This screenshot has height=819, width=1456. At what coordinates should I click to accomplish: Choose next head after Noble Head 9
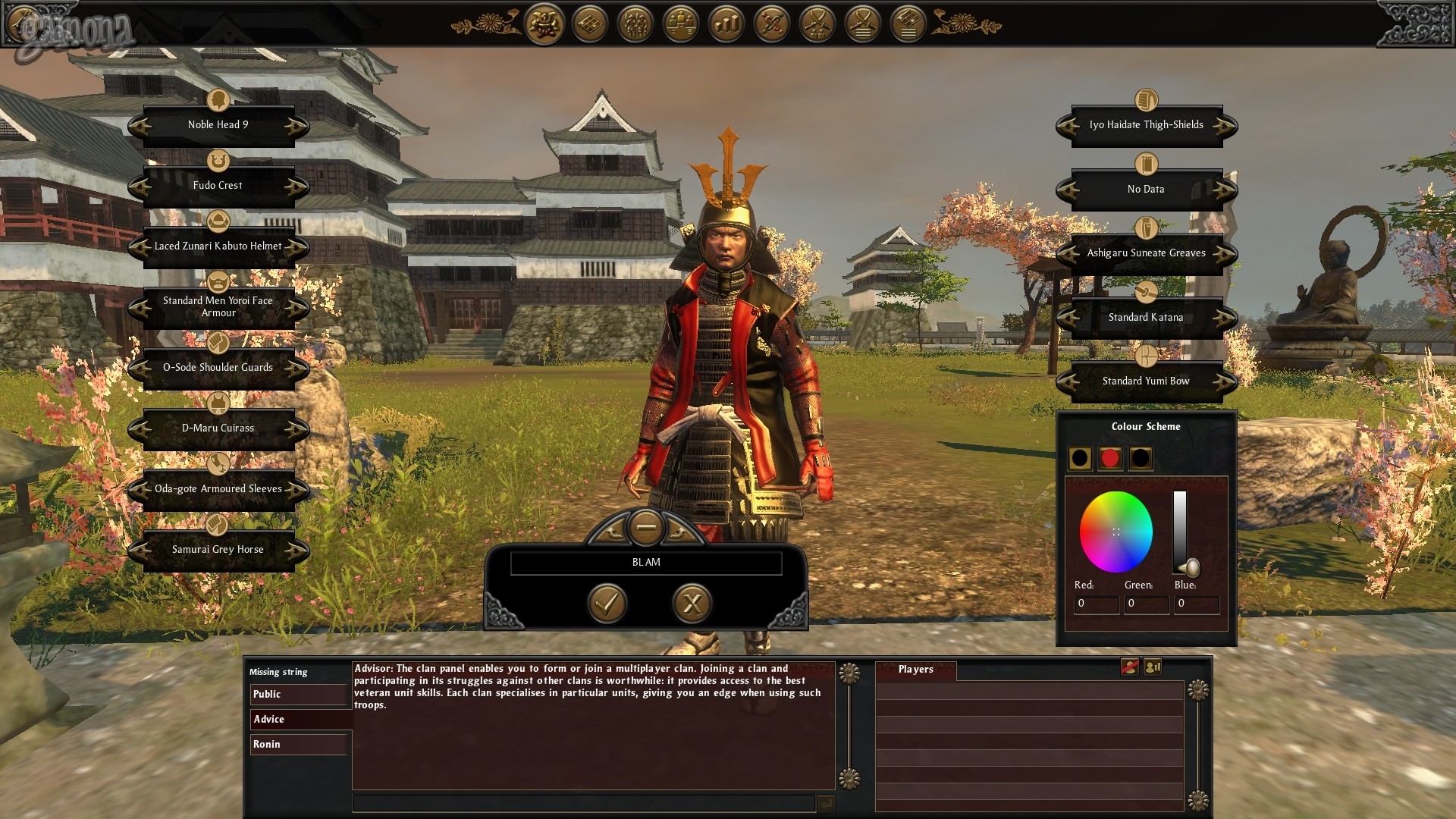pos(297,126)
